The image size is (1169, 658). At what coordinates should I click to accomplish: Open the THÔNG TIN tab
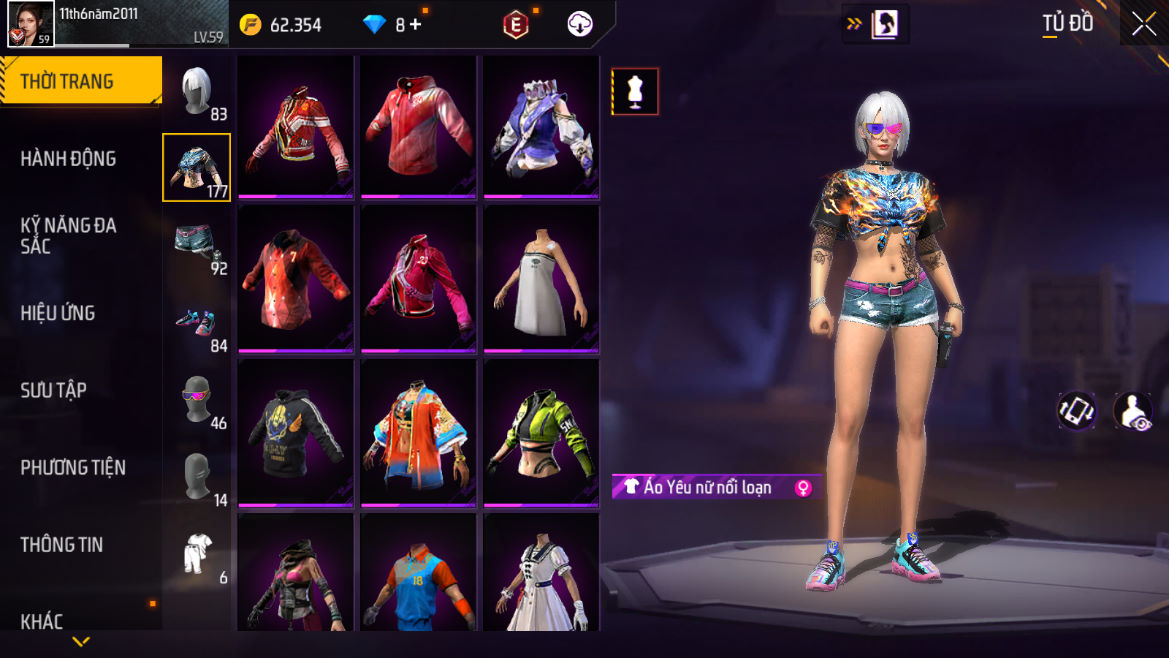62,544
